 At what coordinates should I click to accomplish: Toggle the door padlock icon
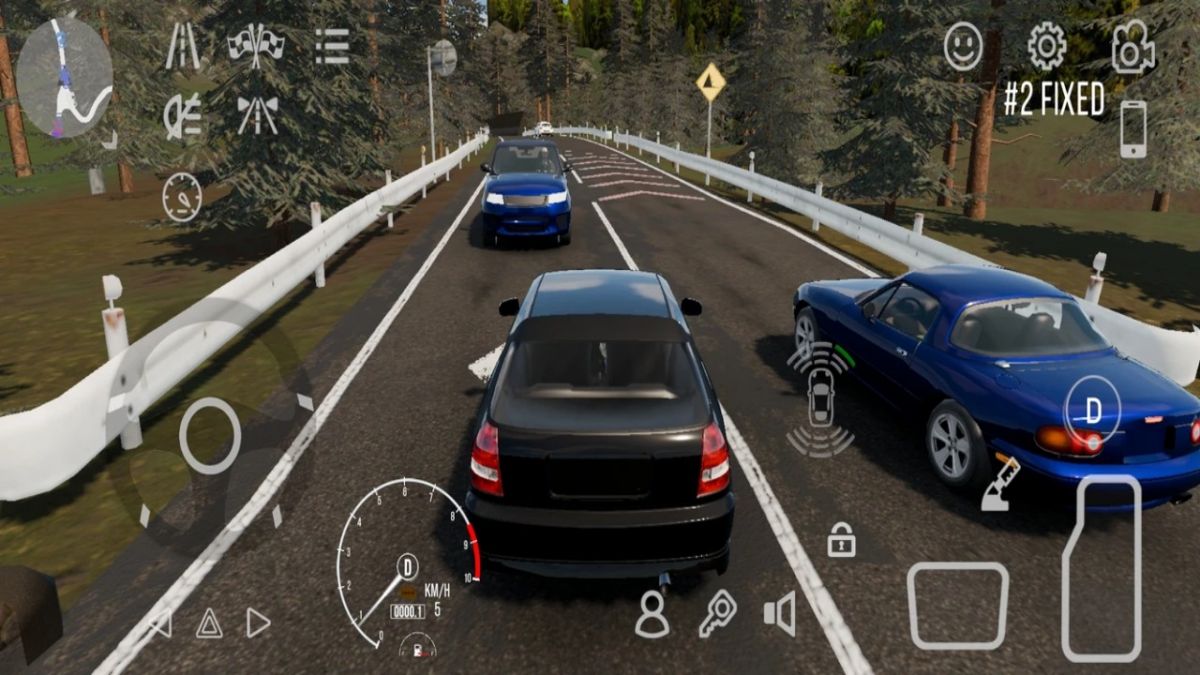pos(841,540)
